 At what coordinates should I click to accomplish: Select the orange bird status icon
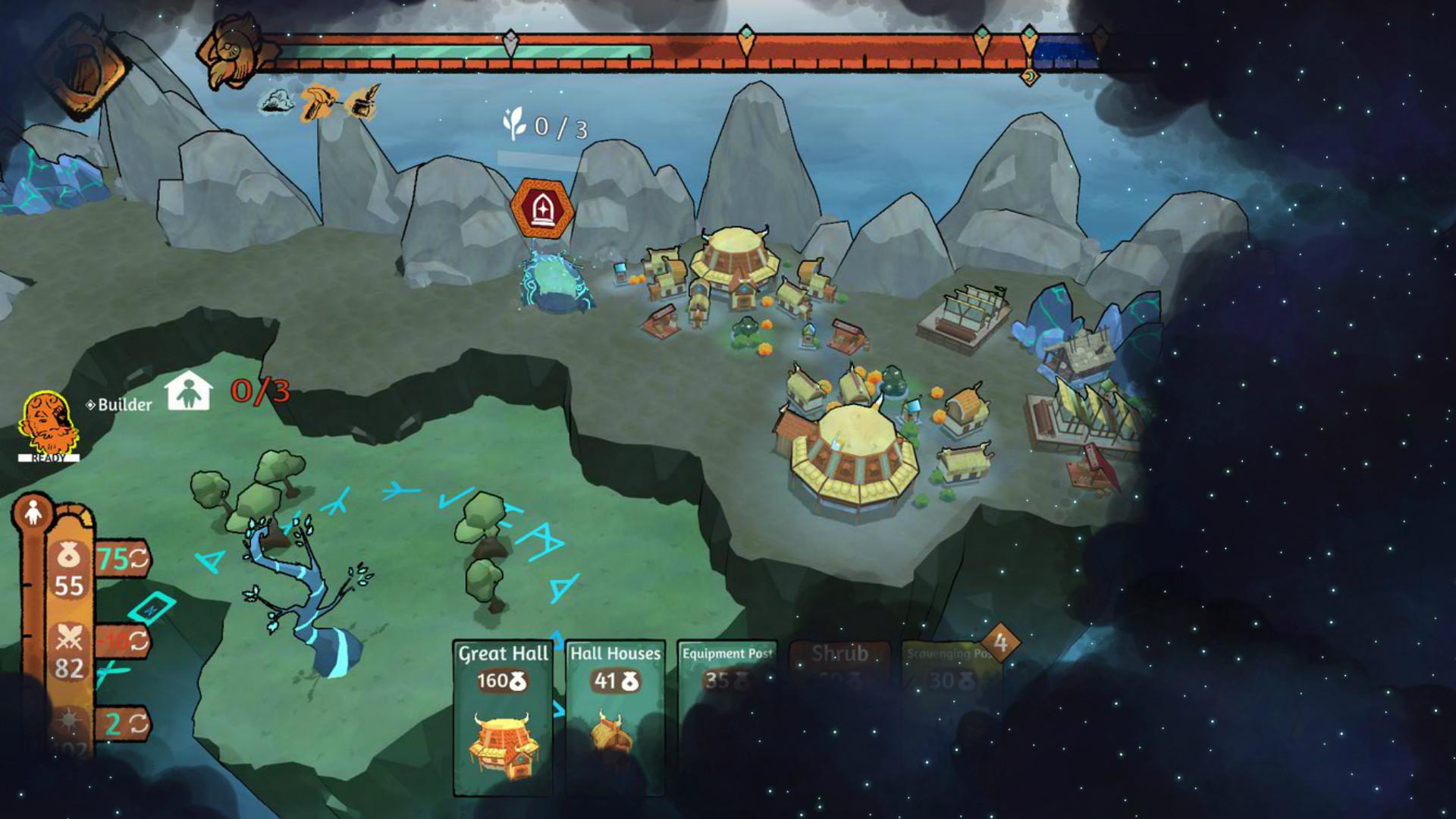[318, 102]
